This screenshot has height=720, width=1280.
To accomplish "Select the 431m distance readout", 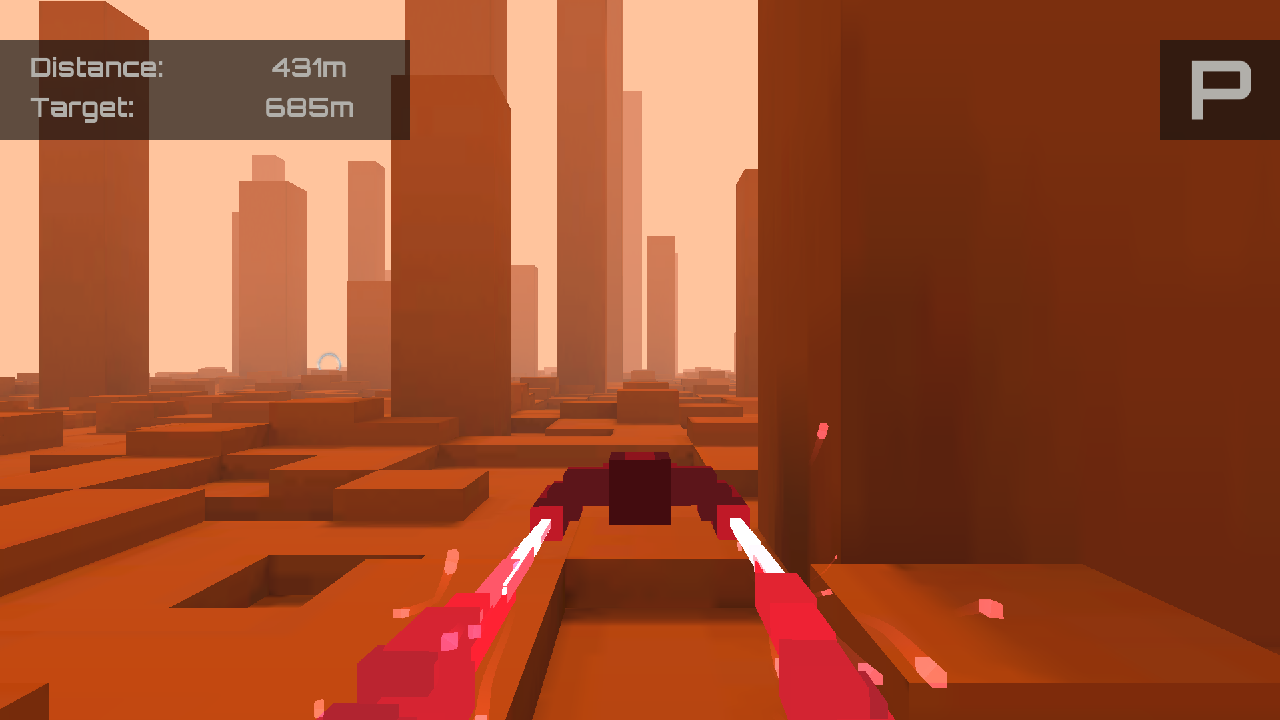I will (x=310, y=66).
